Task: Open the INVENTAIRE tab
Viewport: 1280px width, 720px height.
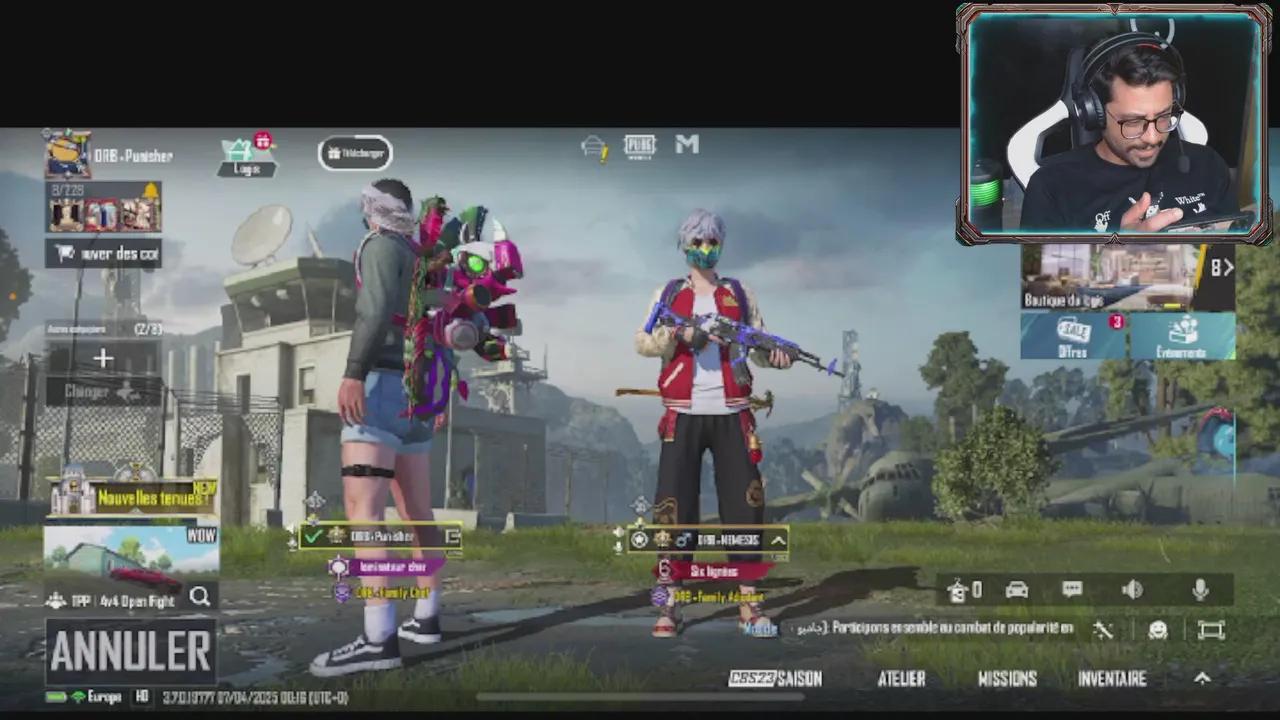Action: [x=1111, y=679]
